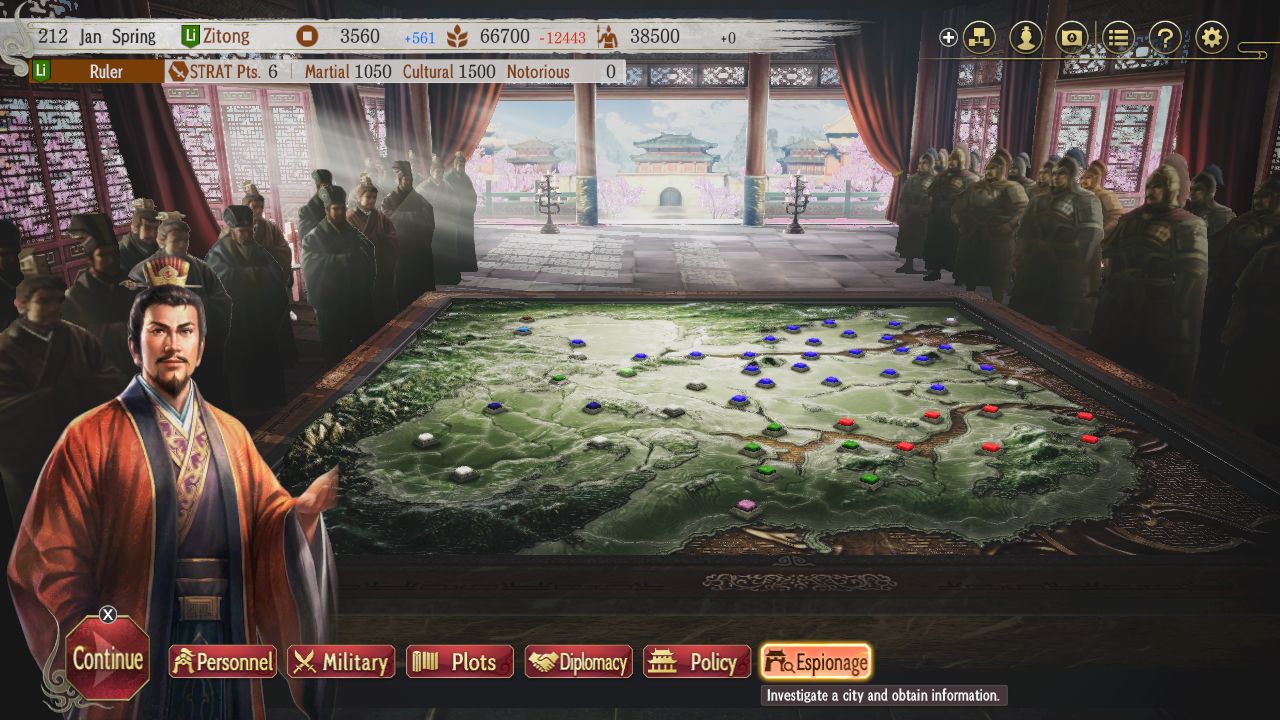Click the plus zoom icon top right

[x=947, y=36]
